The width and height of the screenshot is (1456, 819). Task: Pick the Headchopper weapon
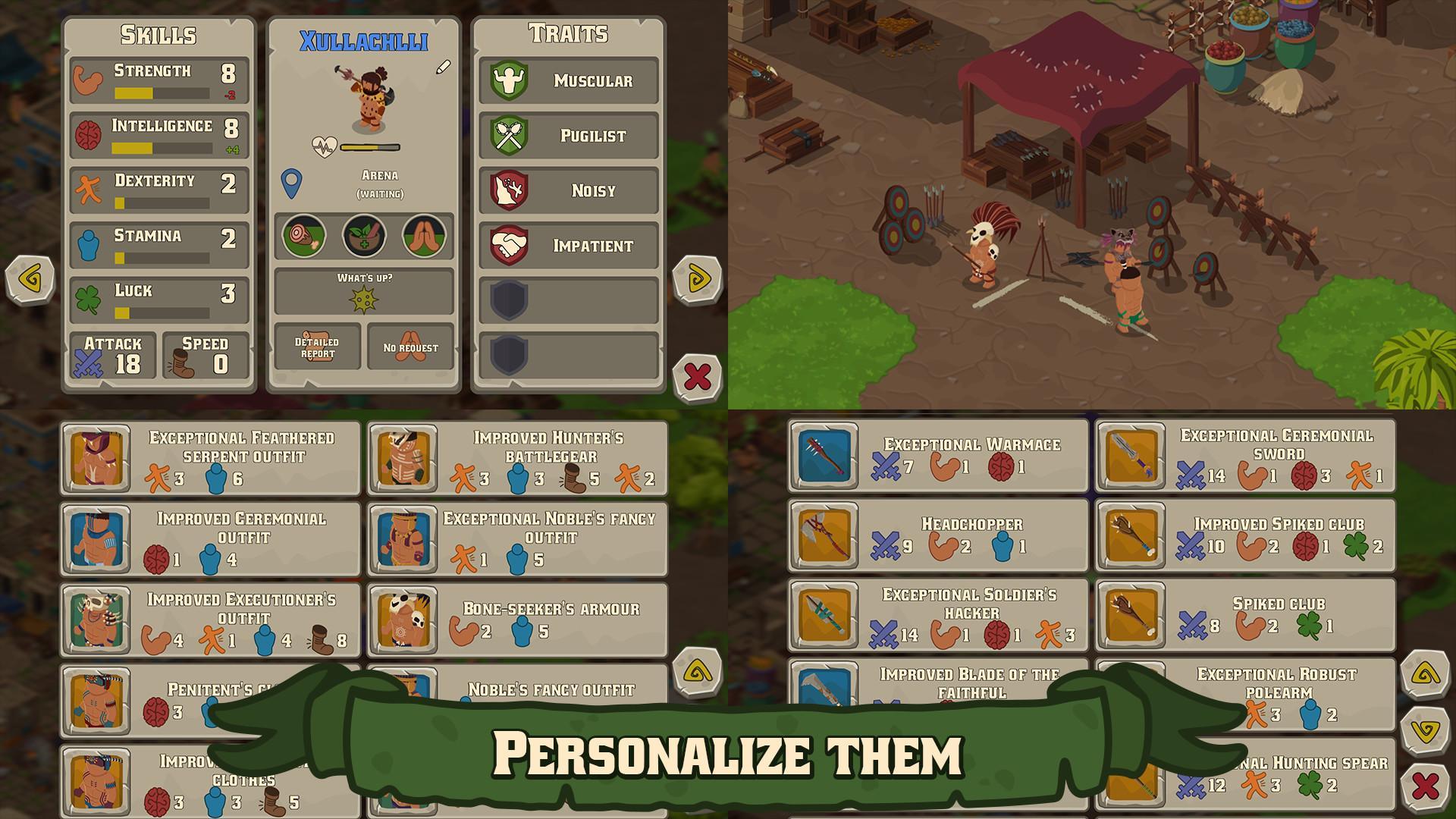coord(938,535)
